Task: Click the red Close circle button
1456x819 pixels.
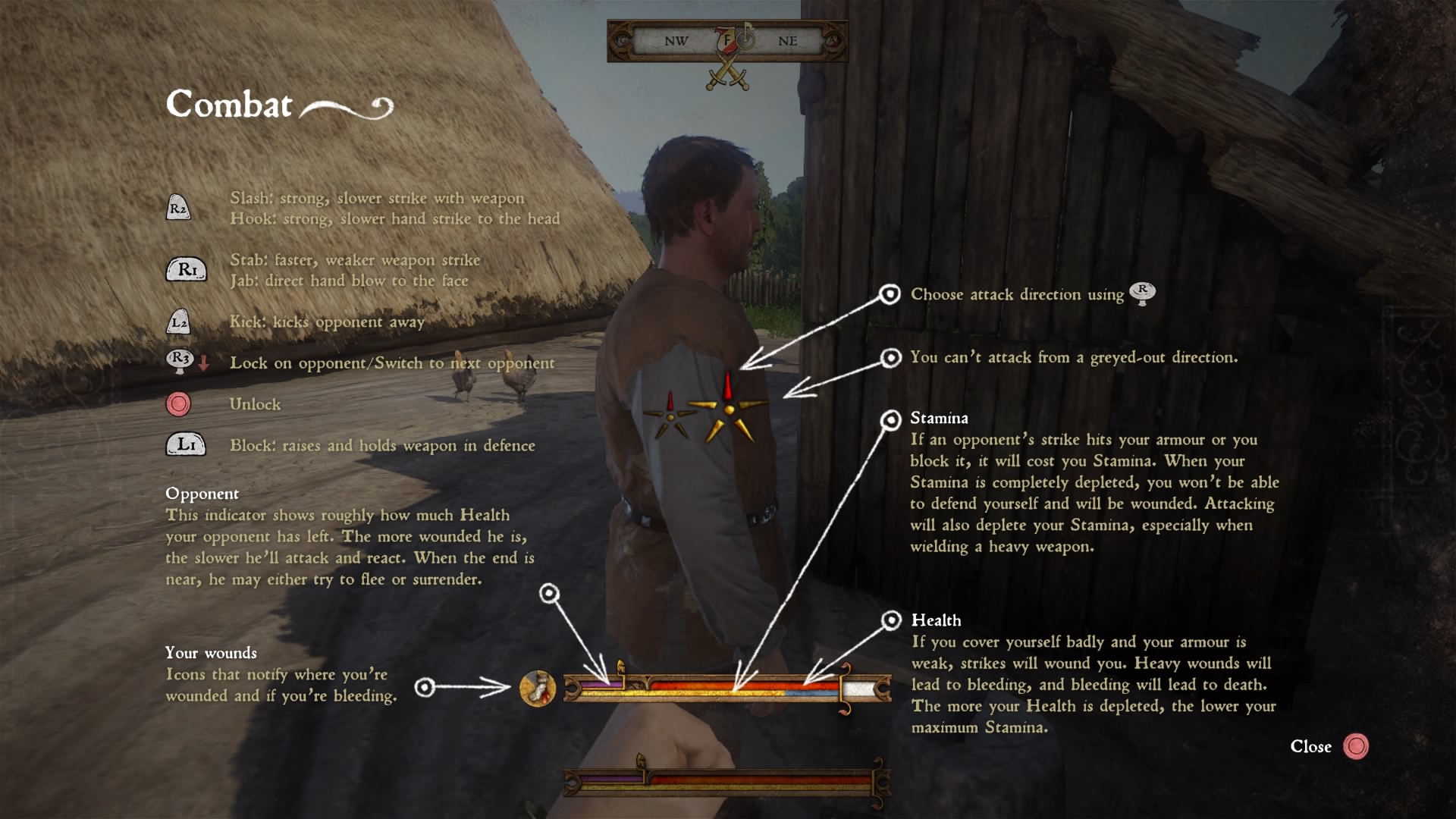Action: click(x=1358, y=747)
